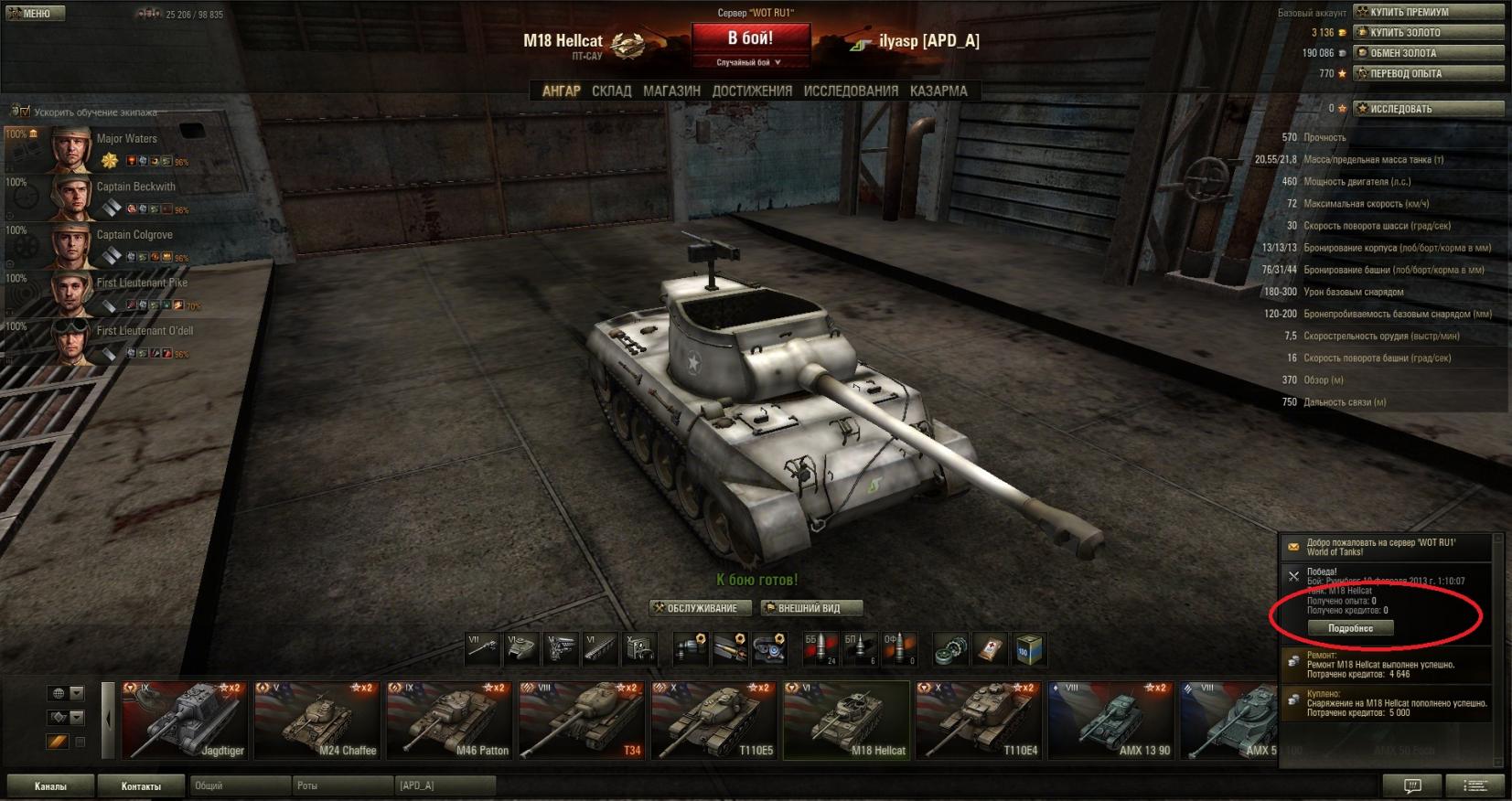Click ПЕРЕВОД ОПЫТА button
1512x801 pixels.
coord(1428,73)
